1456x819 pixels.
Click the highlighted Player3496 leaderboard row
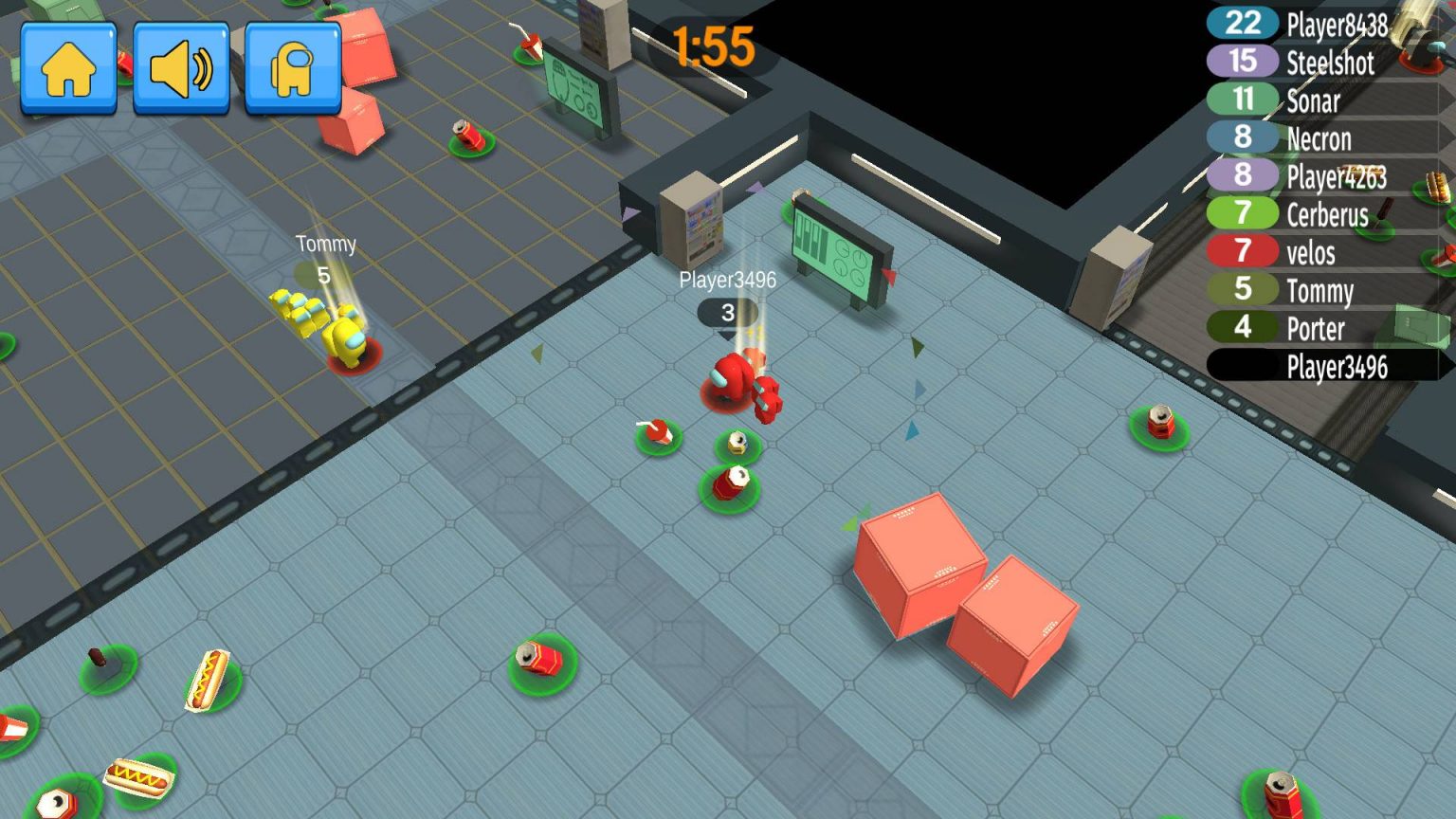(1339, 366)
